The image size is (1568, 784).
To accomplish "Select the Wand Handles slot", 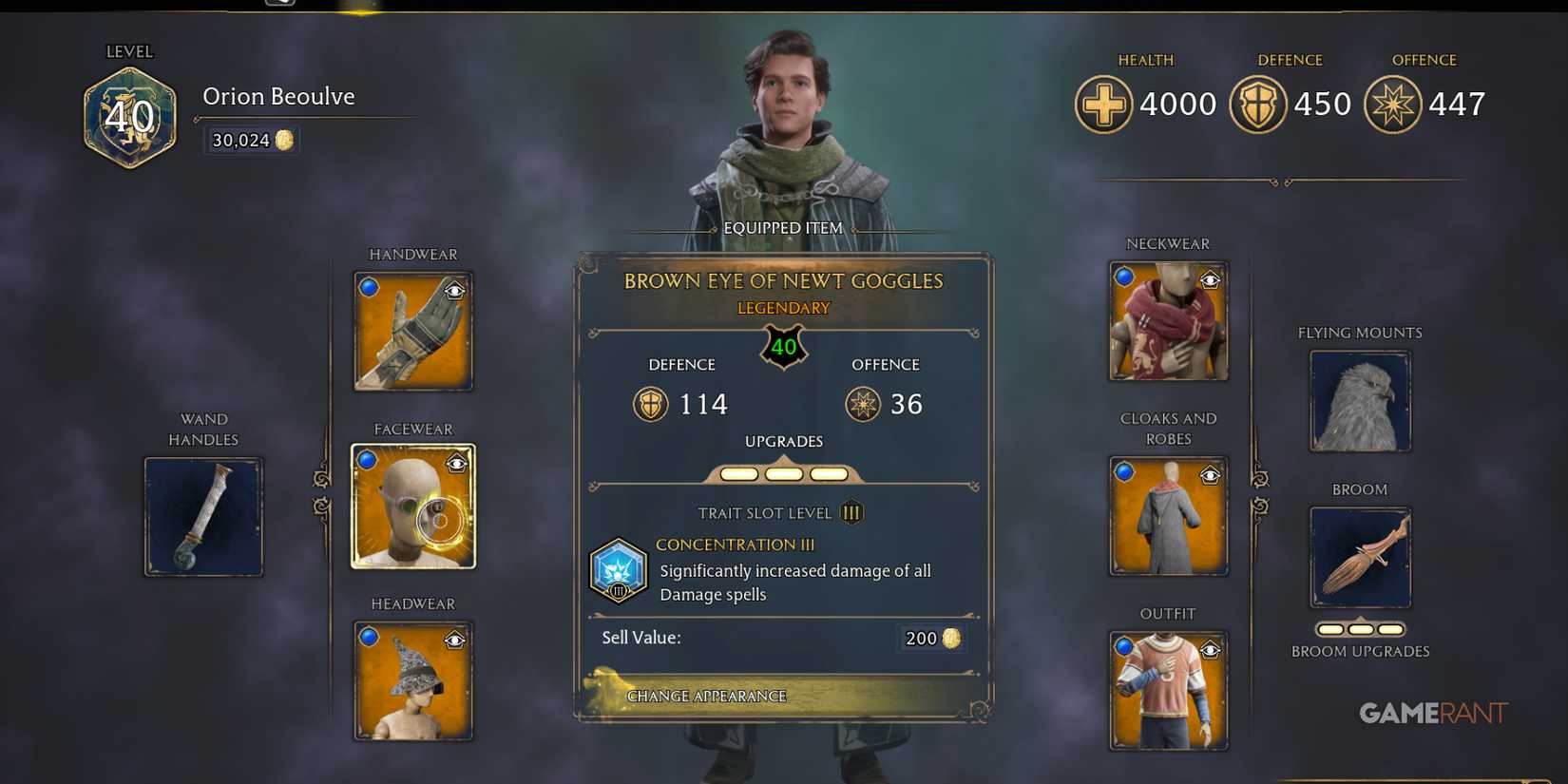I will pyautogui.click(x=202, y=516).
